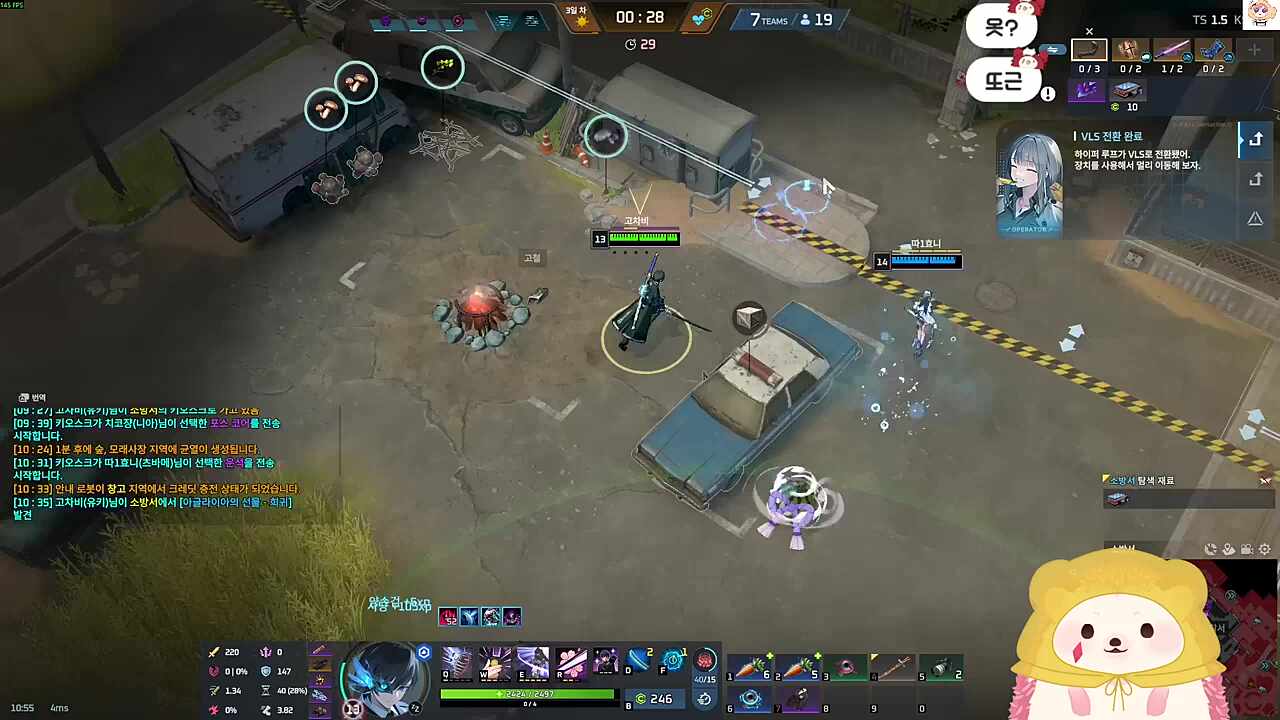Collapse the crafting item bar with the blue arrows
The height and width of the screenshot is (720, 1280).
1051,49
